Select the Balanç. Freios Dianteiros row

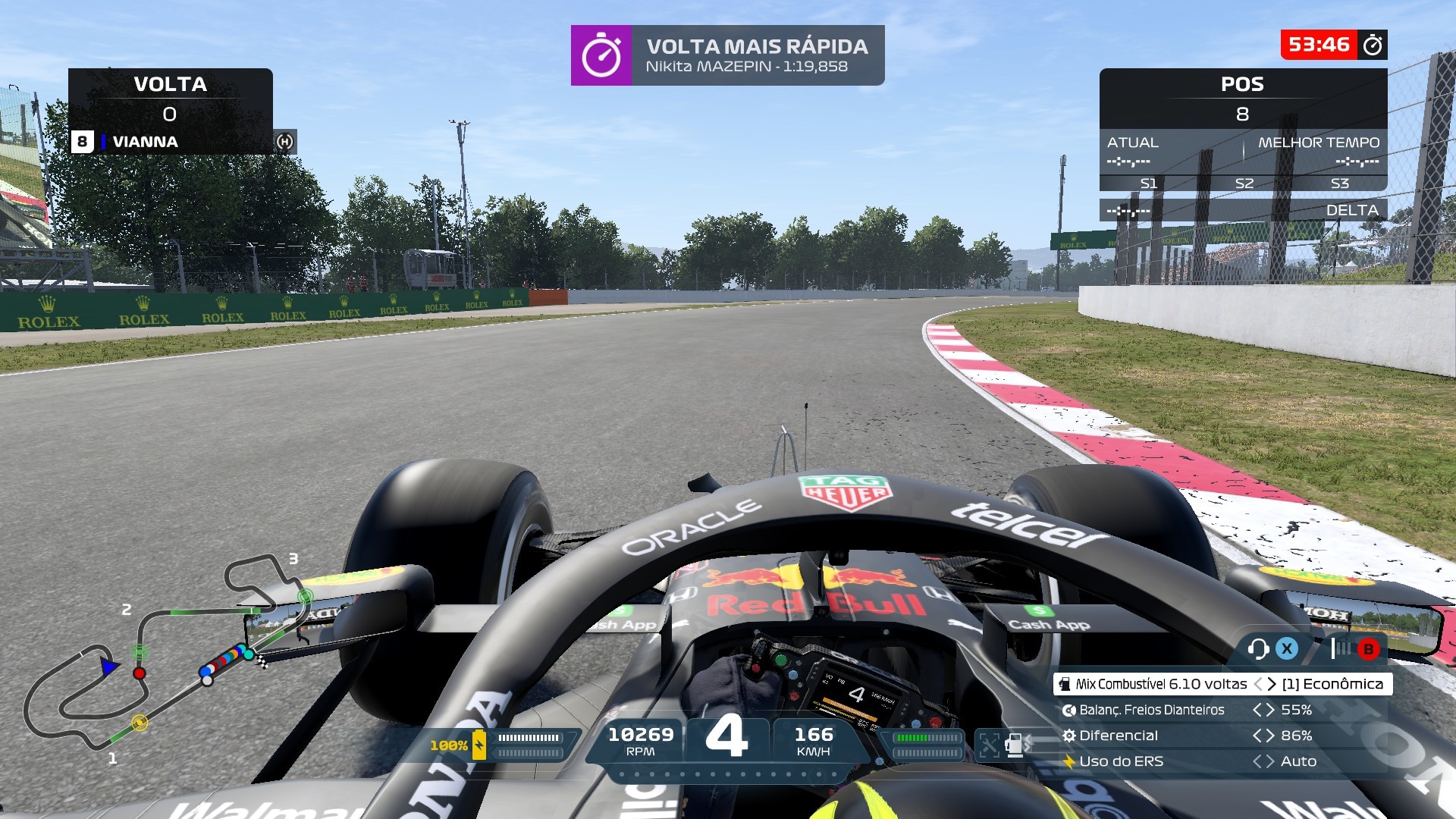point(1153,711)
